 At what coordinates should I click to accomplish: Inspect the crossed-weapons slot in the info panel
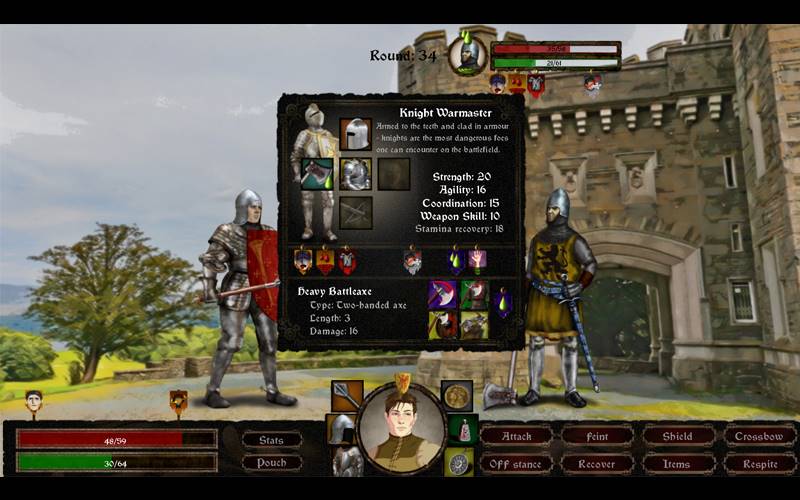355,212
